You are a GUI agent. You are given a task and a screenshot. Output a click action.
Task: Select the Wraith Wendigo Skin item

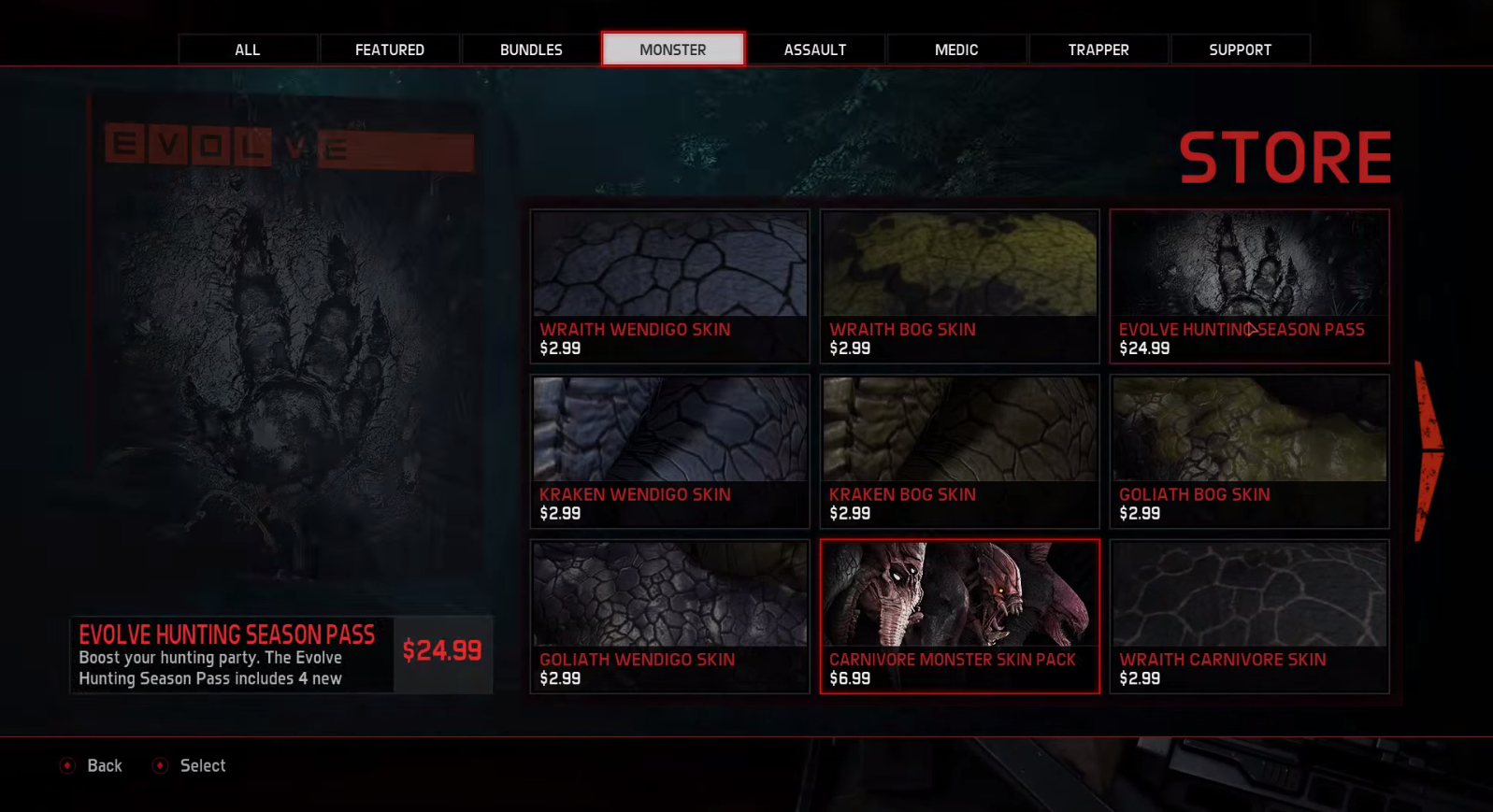(x=669, y=286)
